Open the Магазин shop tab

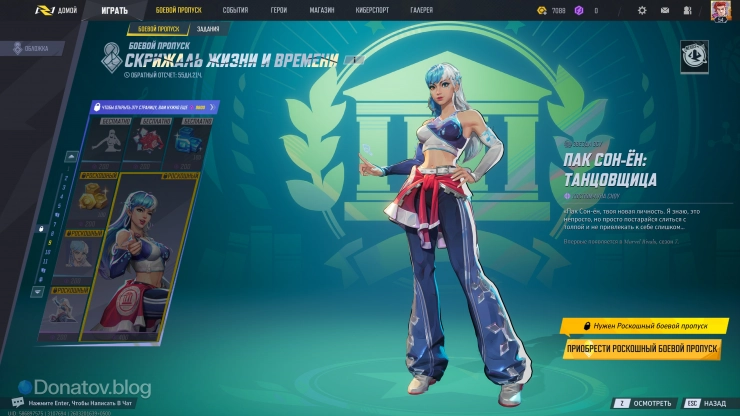click(322, 10)
